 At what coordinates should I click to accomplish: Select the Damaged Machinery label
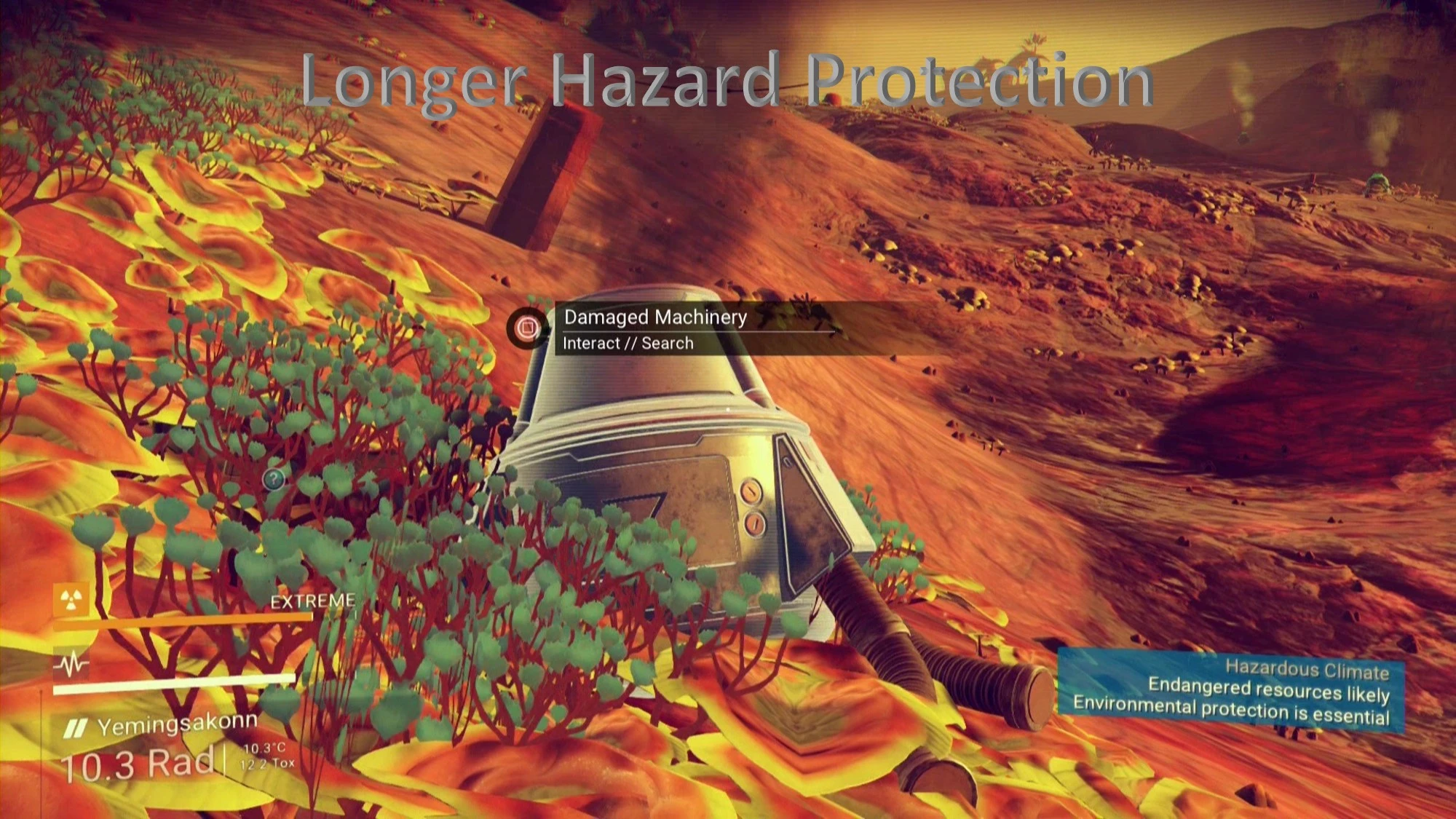pos(654,317)
